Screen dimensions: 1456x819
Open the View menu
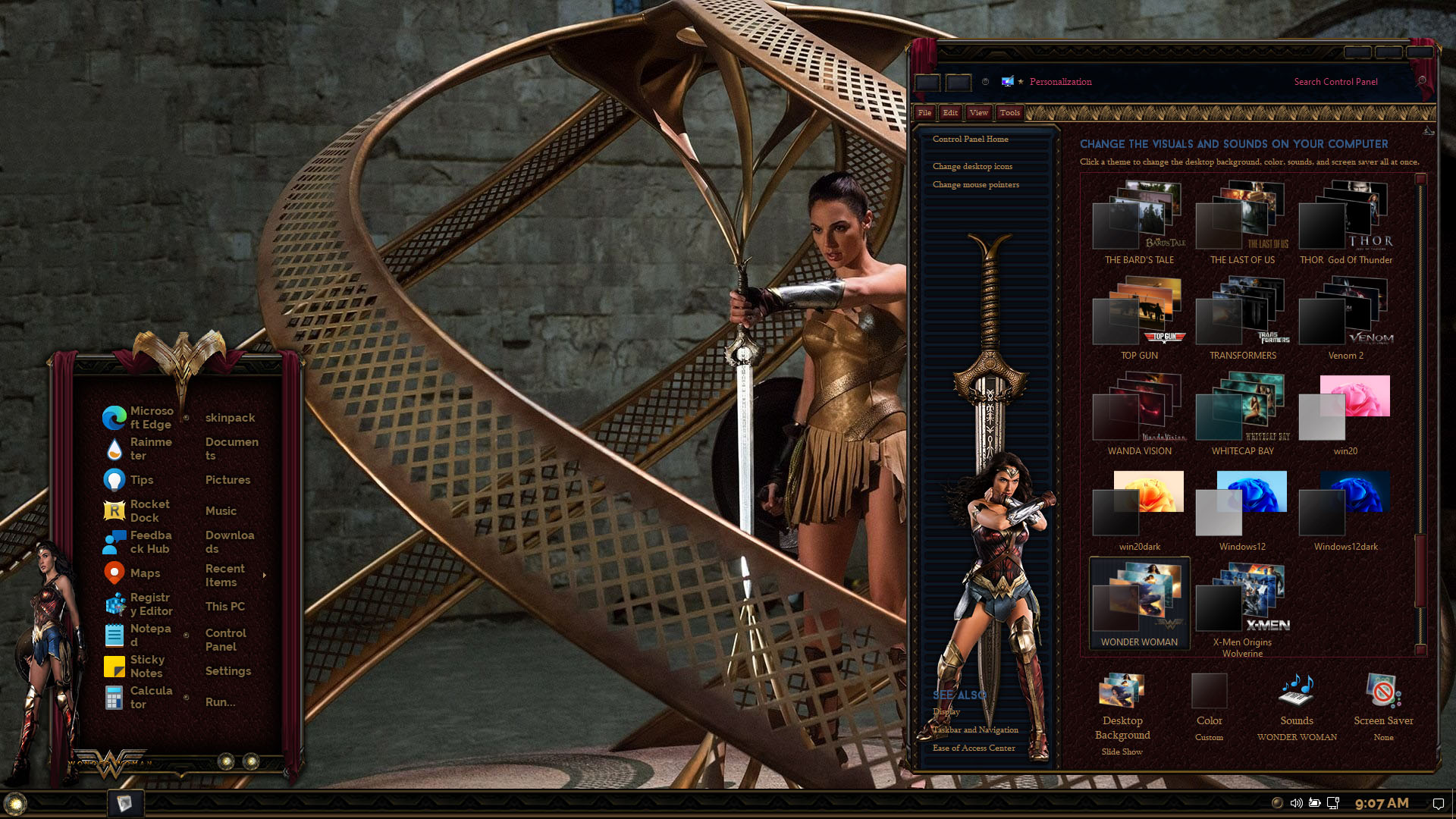pyautogui.click(x=978, y=112)
